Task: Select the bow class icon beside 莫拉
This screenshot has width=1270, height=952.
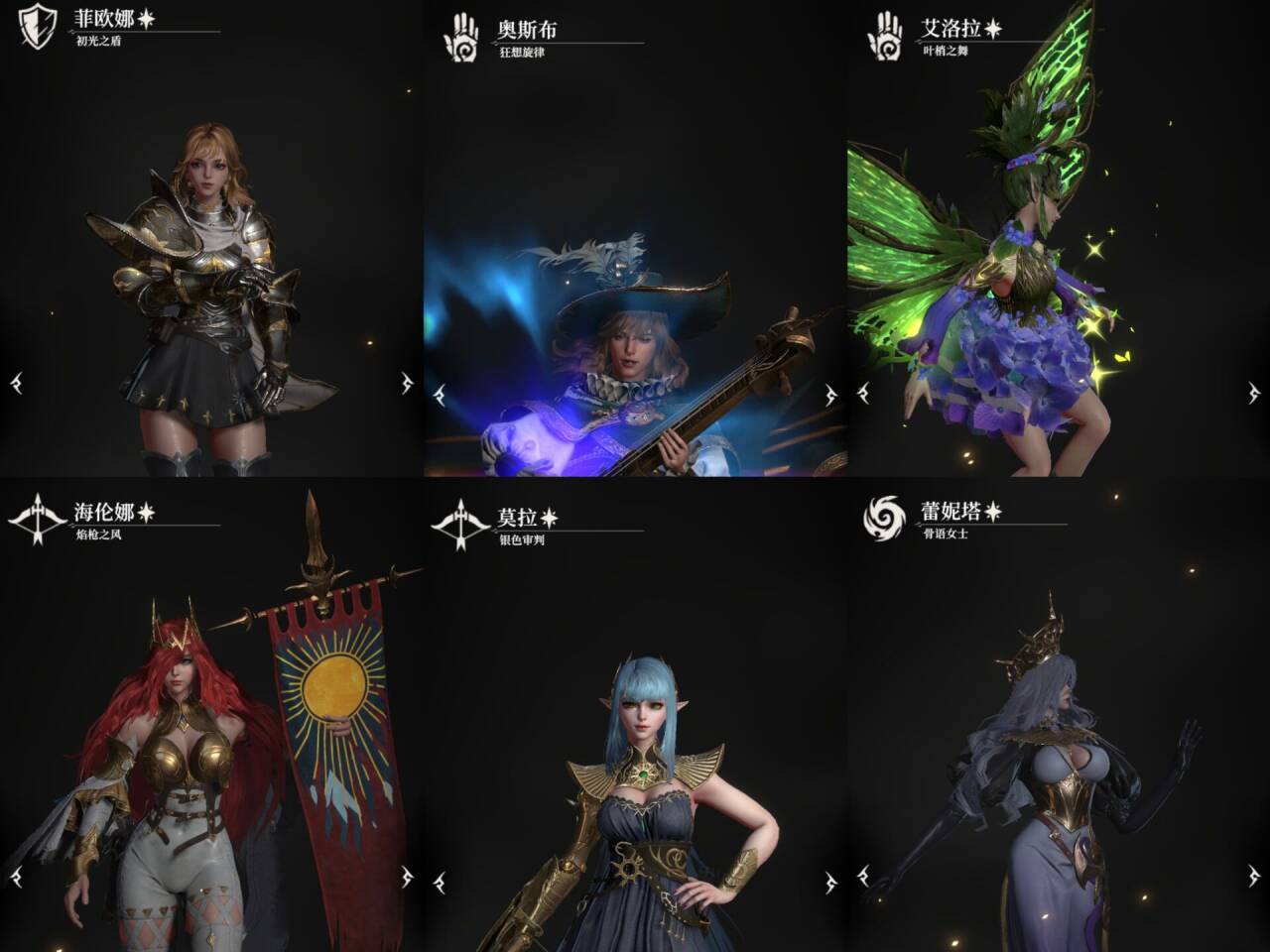Action: tap(460, 523)
